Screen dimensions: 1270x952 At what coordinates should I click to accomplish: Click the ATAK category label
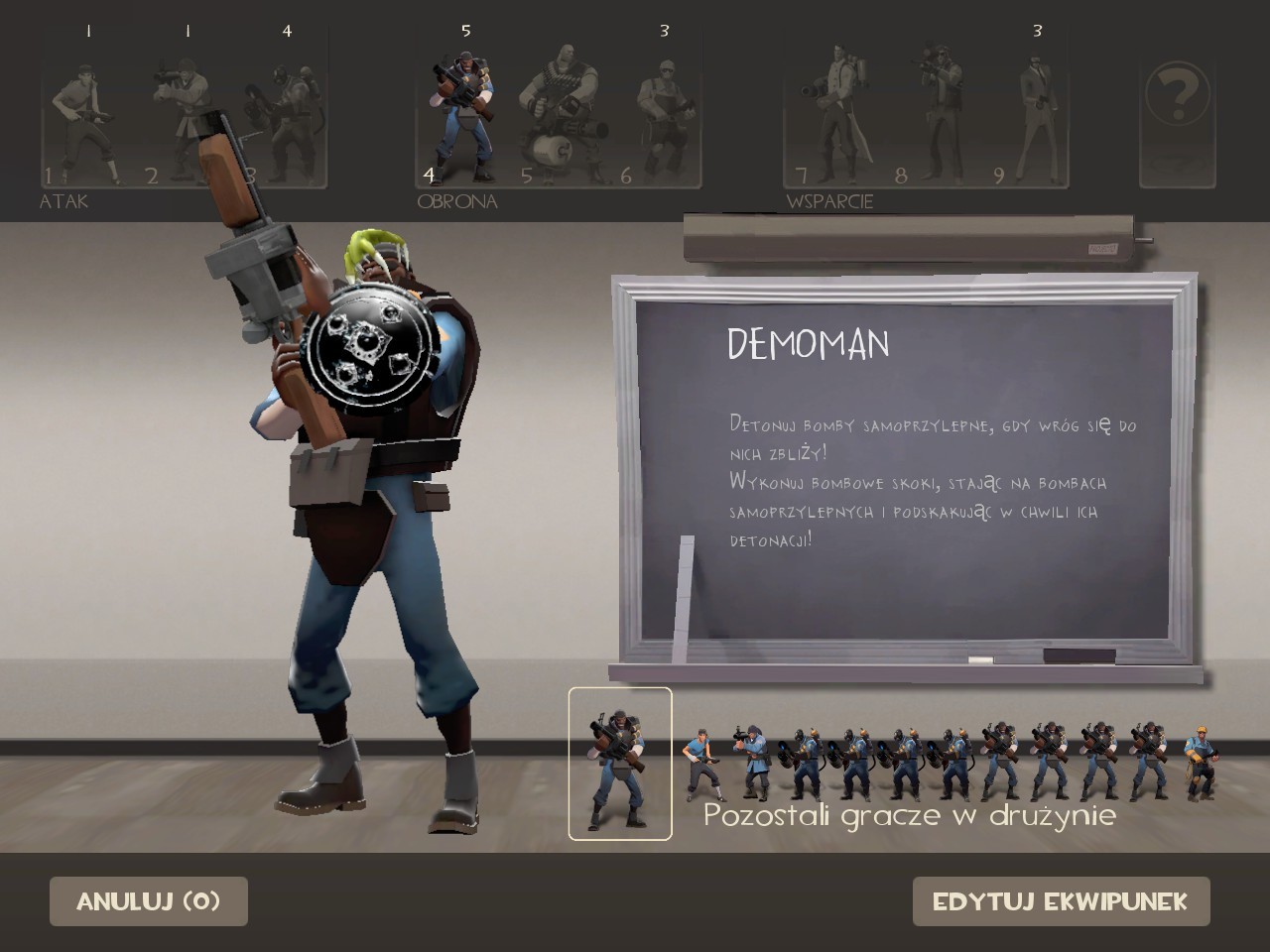[63, 201]
